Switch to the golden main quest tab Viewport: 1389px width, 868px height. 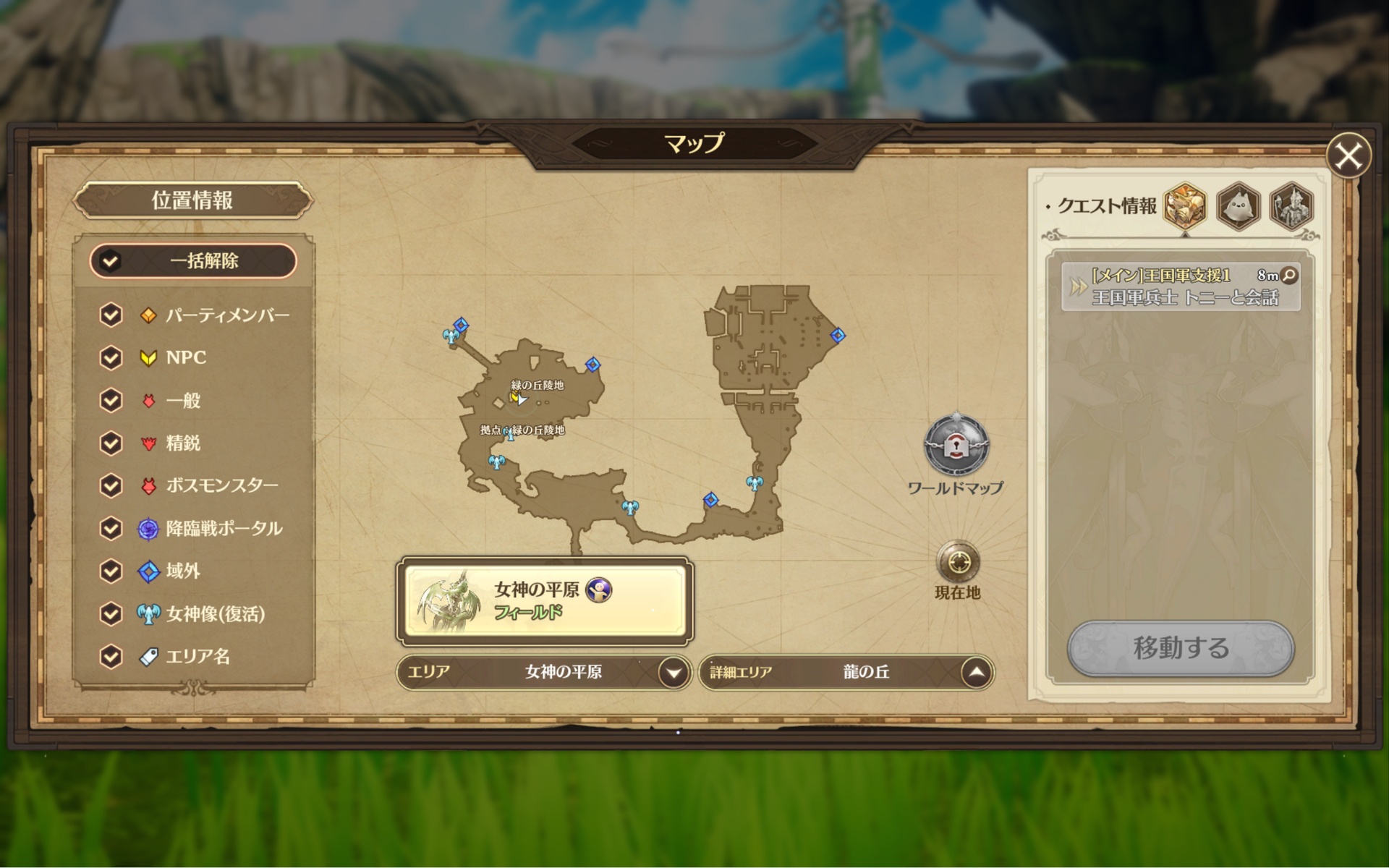click(1184, 205)
